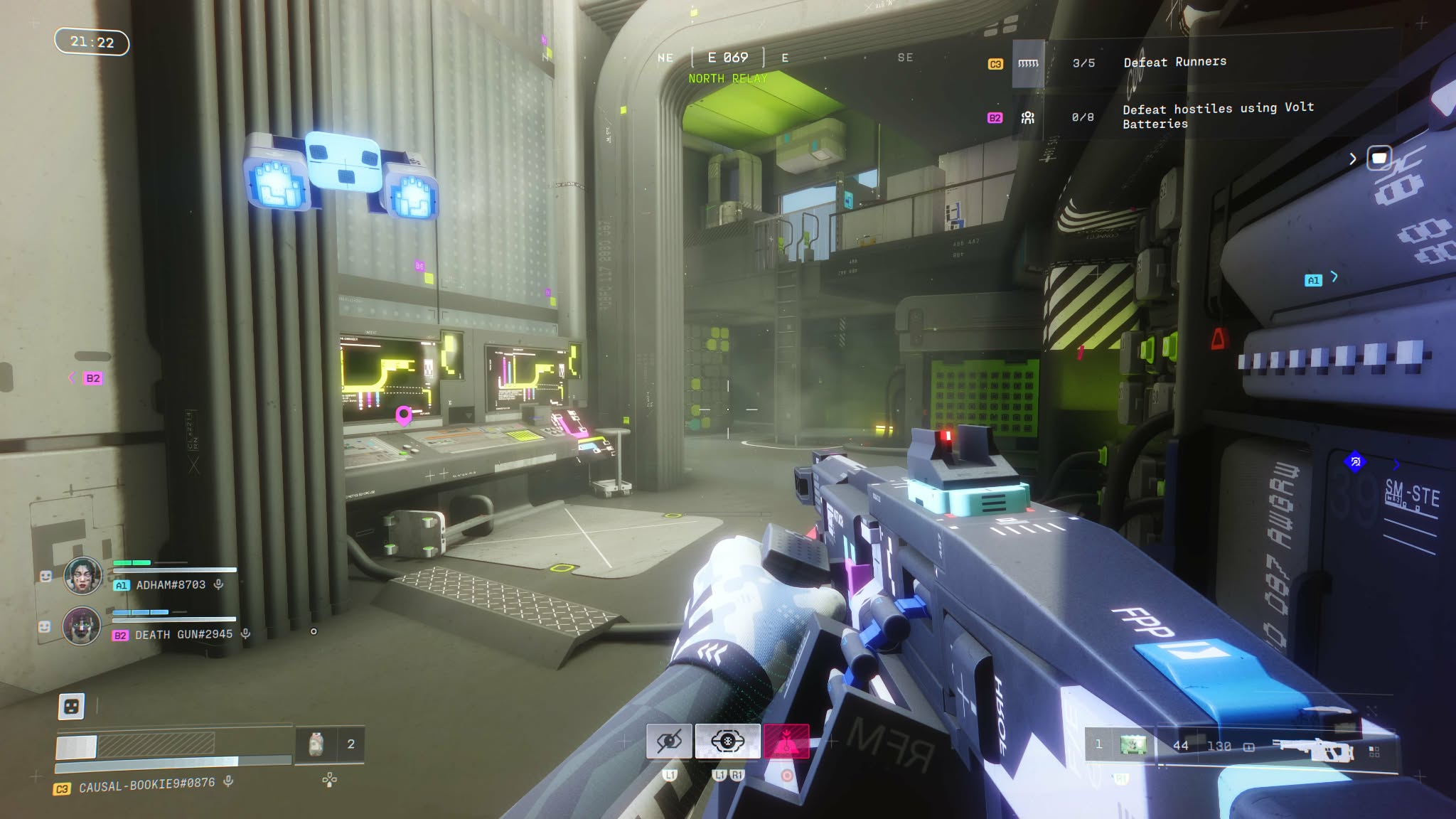Select the equipped rifle weapon icon

[x=1312, y=749]
